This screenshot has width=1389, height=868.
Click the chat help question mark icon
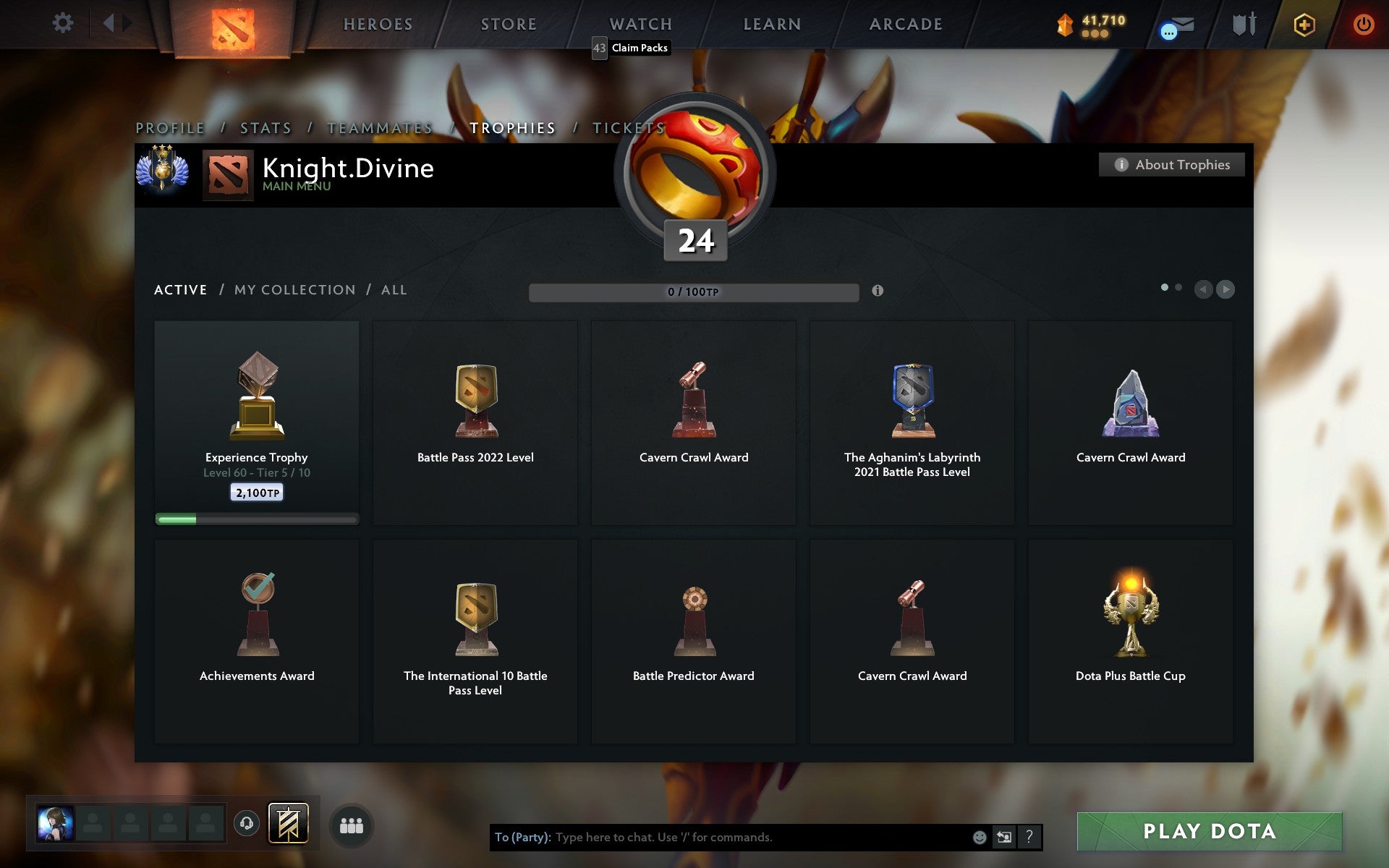tap(1029, 838)
